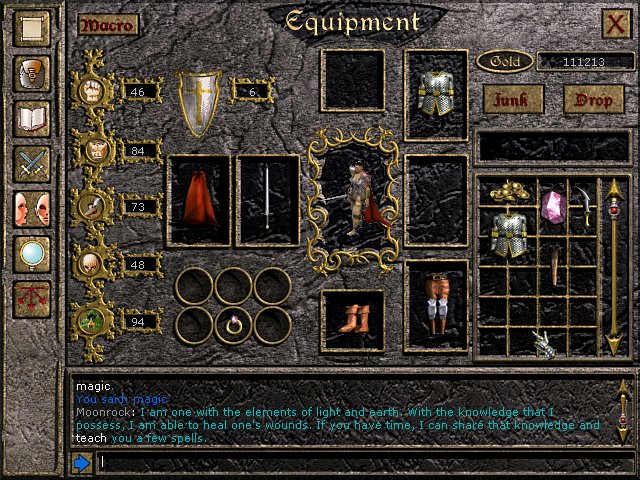The width and height of the screenshot is (640, 480).
Task: Select the equipped sword slot
Action: tap(268, 200)
